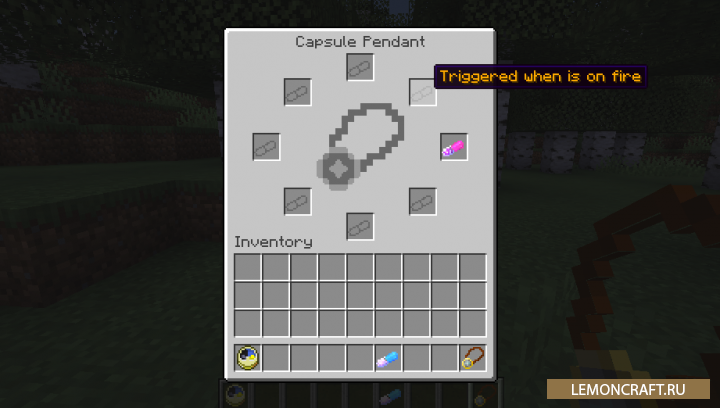Select the capsule pendant item in the hotbar

pos(472,358)
